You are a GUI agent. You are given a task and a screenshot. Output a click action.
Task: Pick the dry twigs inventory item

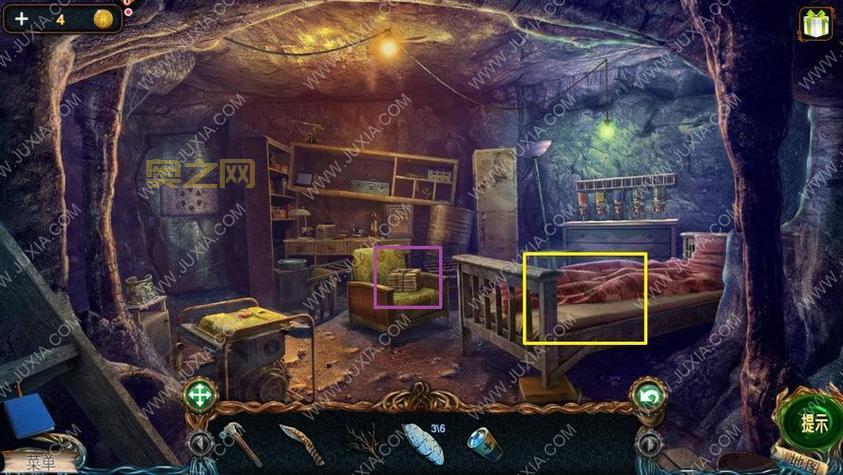point(364,441)
